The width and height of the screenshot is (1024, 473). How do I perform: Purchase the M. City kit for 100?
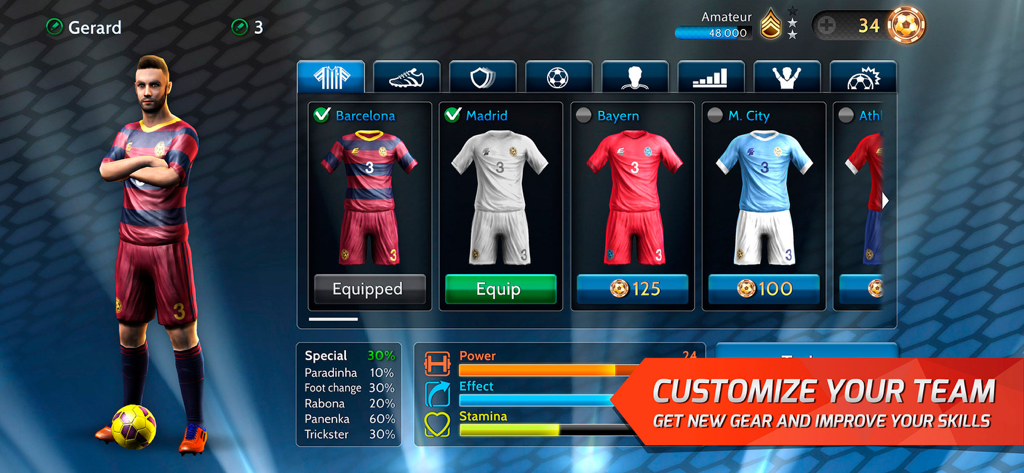[x=764, y=289]
